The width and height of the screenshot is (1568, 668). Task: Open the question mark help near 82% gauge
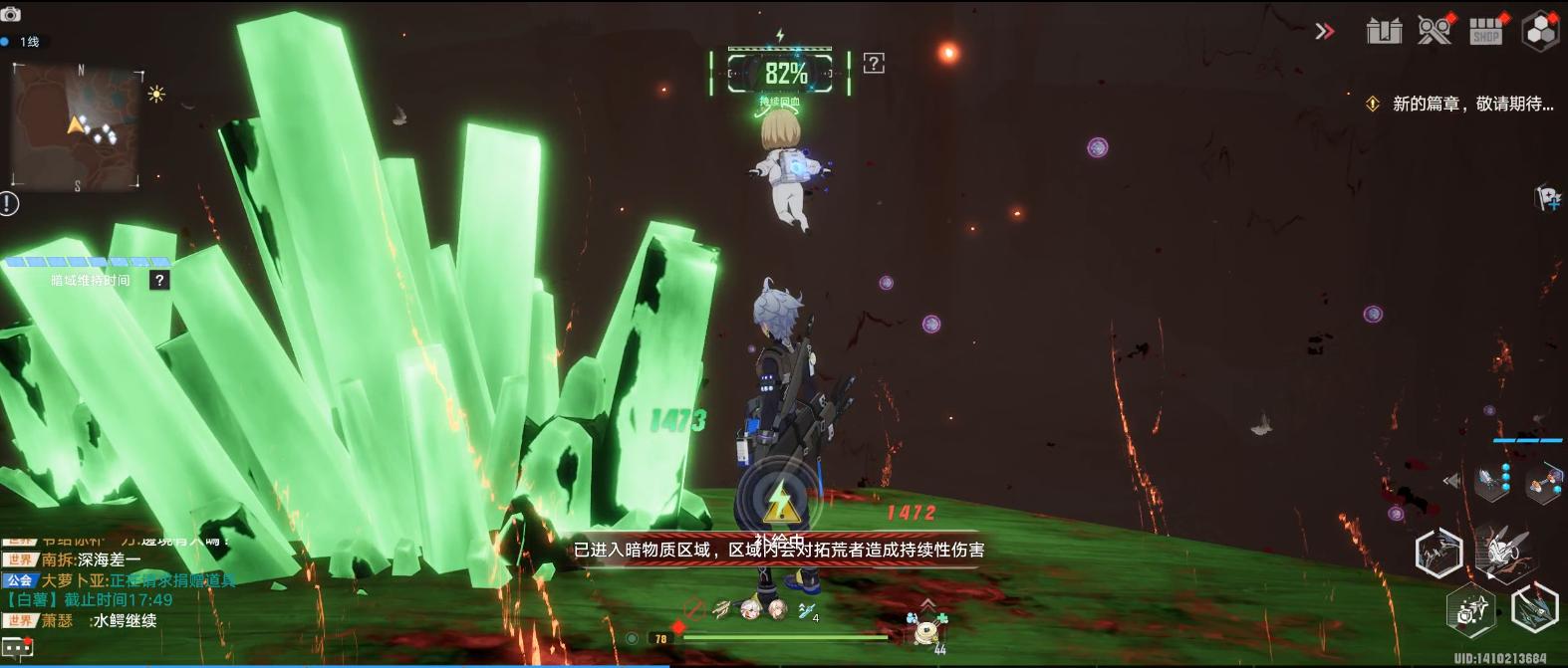[874, 64]
